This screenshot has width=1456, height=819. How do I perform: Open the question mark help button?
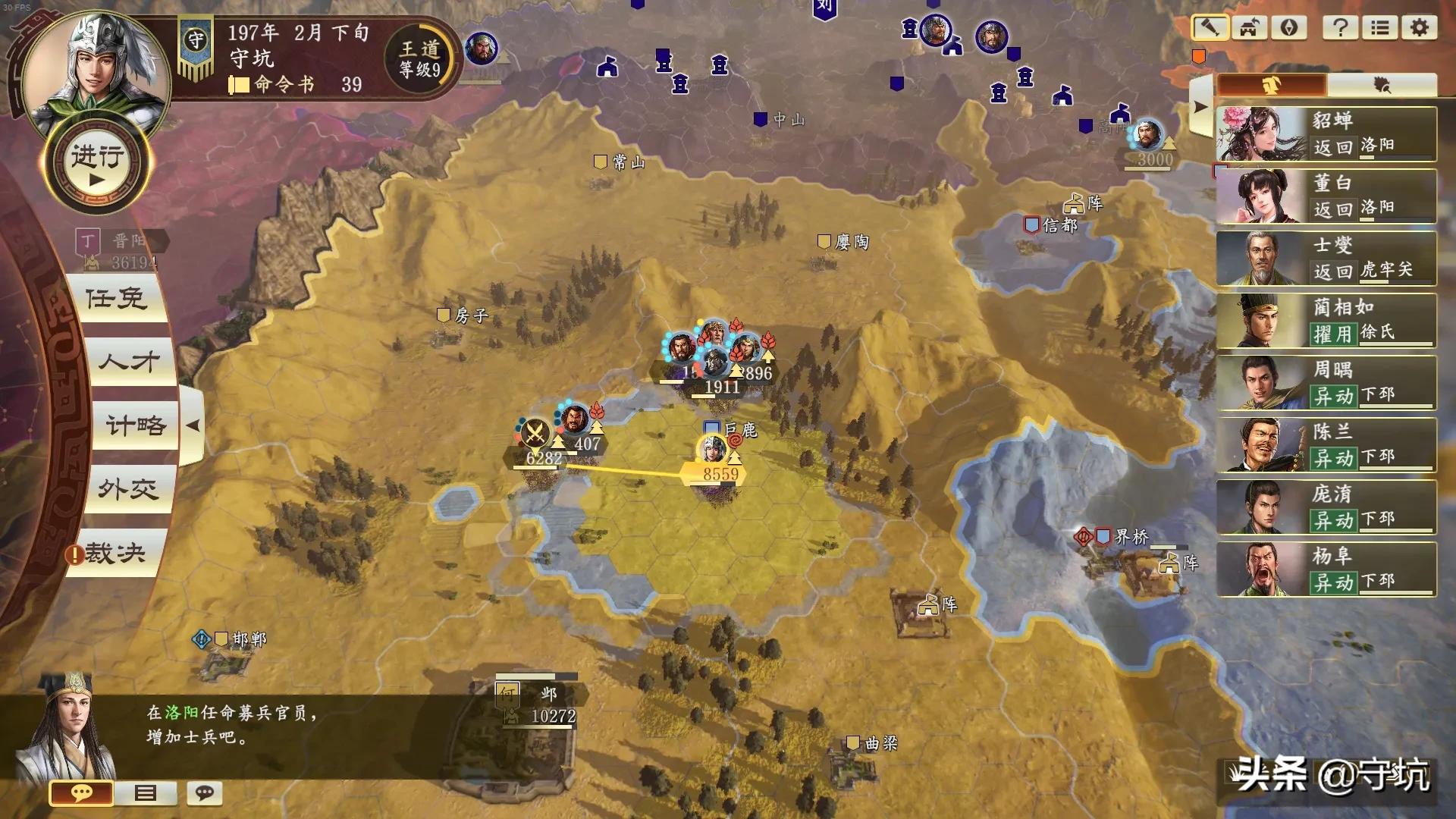pyautogui.click(x=1340, y=28)
